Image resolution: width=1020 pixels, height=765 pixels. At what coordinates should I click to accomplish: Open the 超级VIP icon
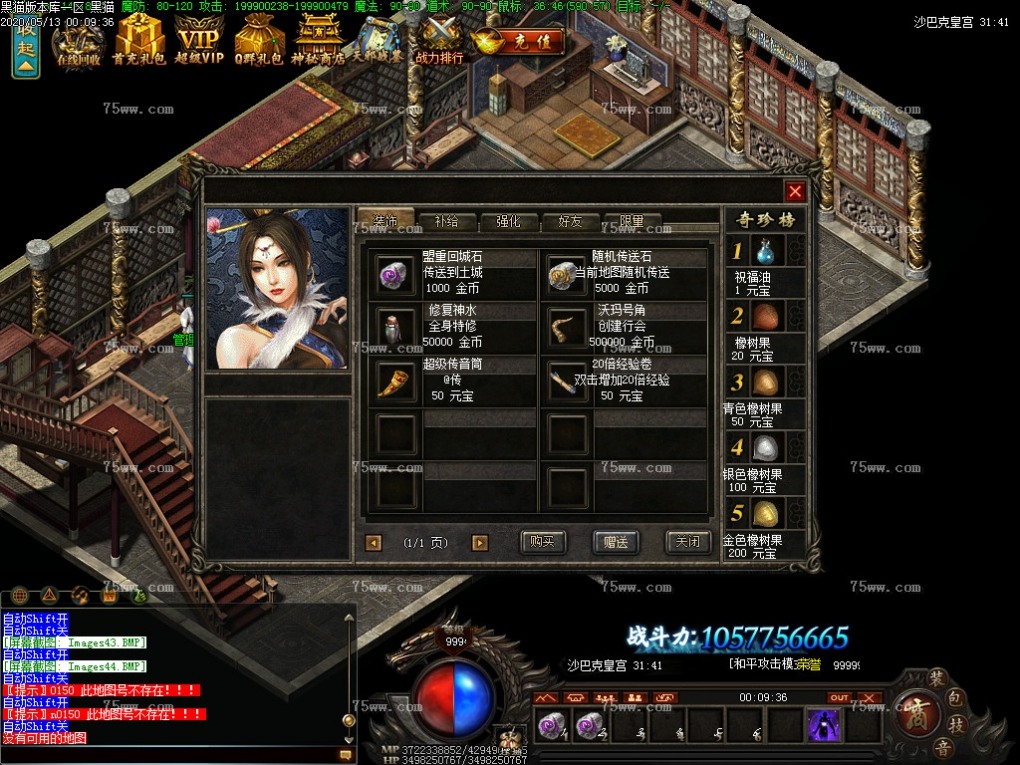[199, 41]
